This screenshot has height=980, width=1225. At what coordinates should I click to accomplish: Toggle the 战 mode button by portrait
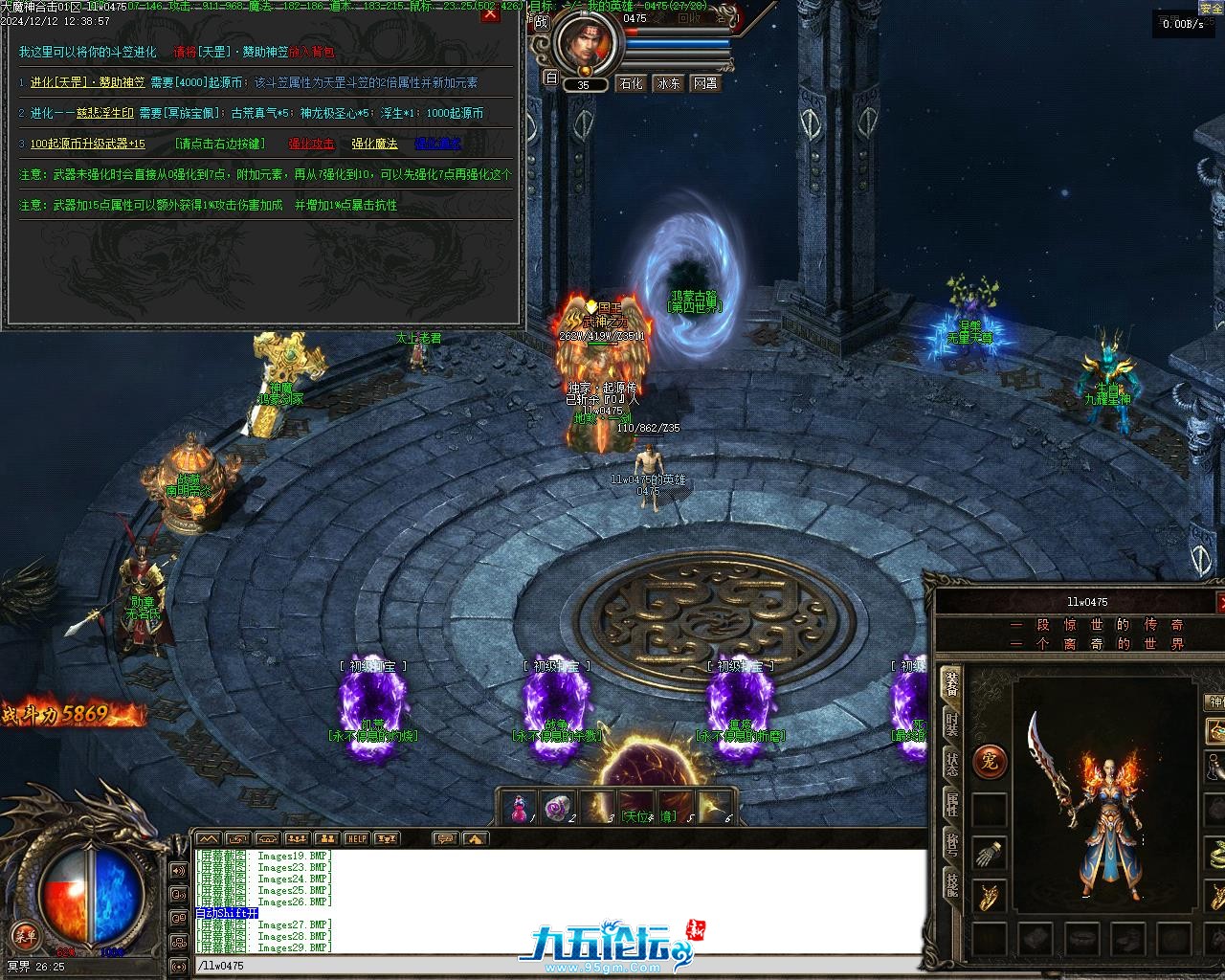coord(542,21)
